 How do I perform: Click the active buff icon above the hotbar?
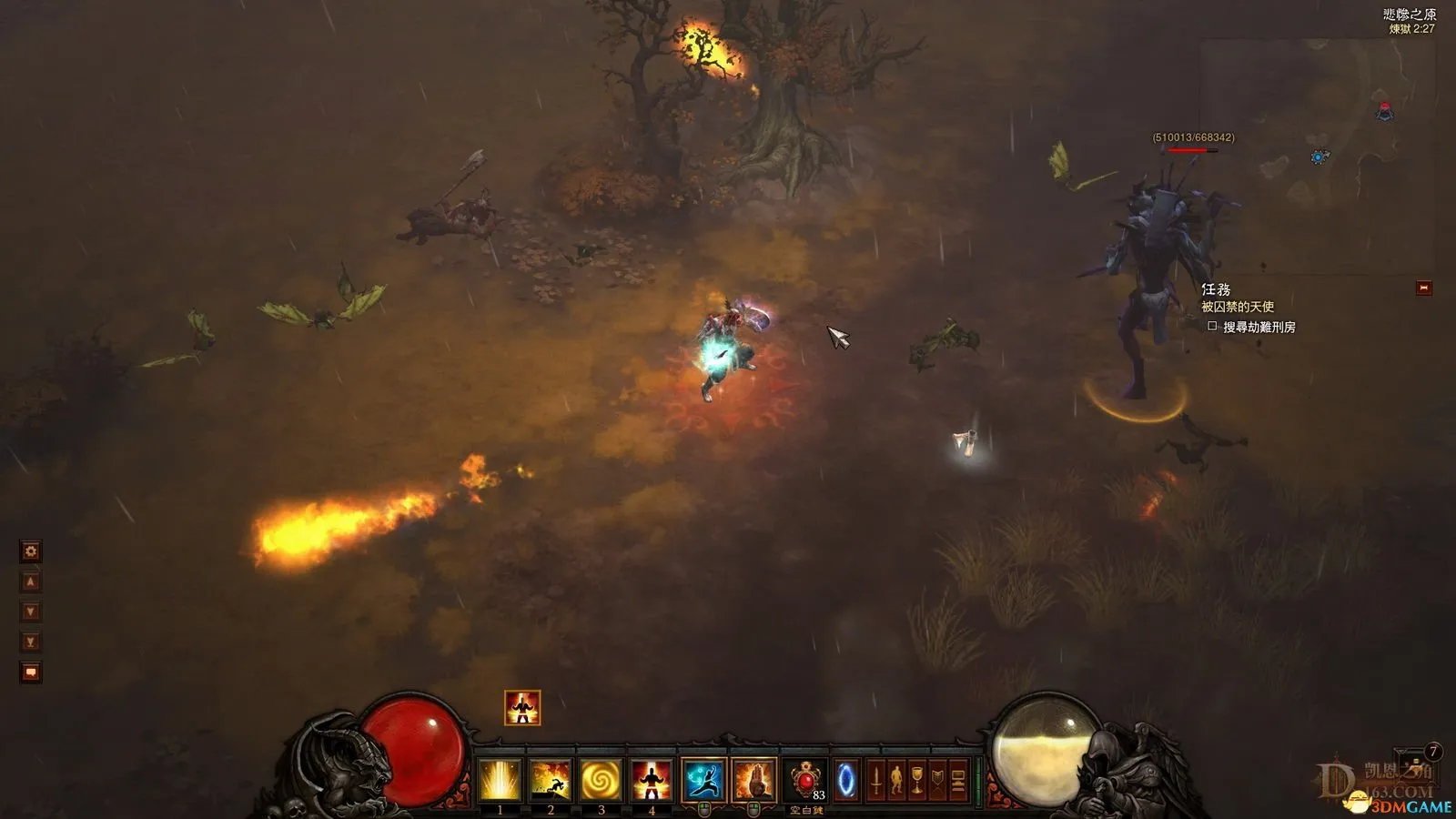click(522, 708)
